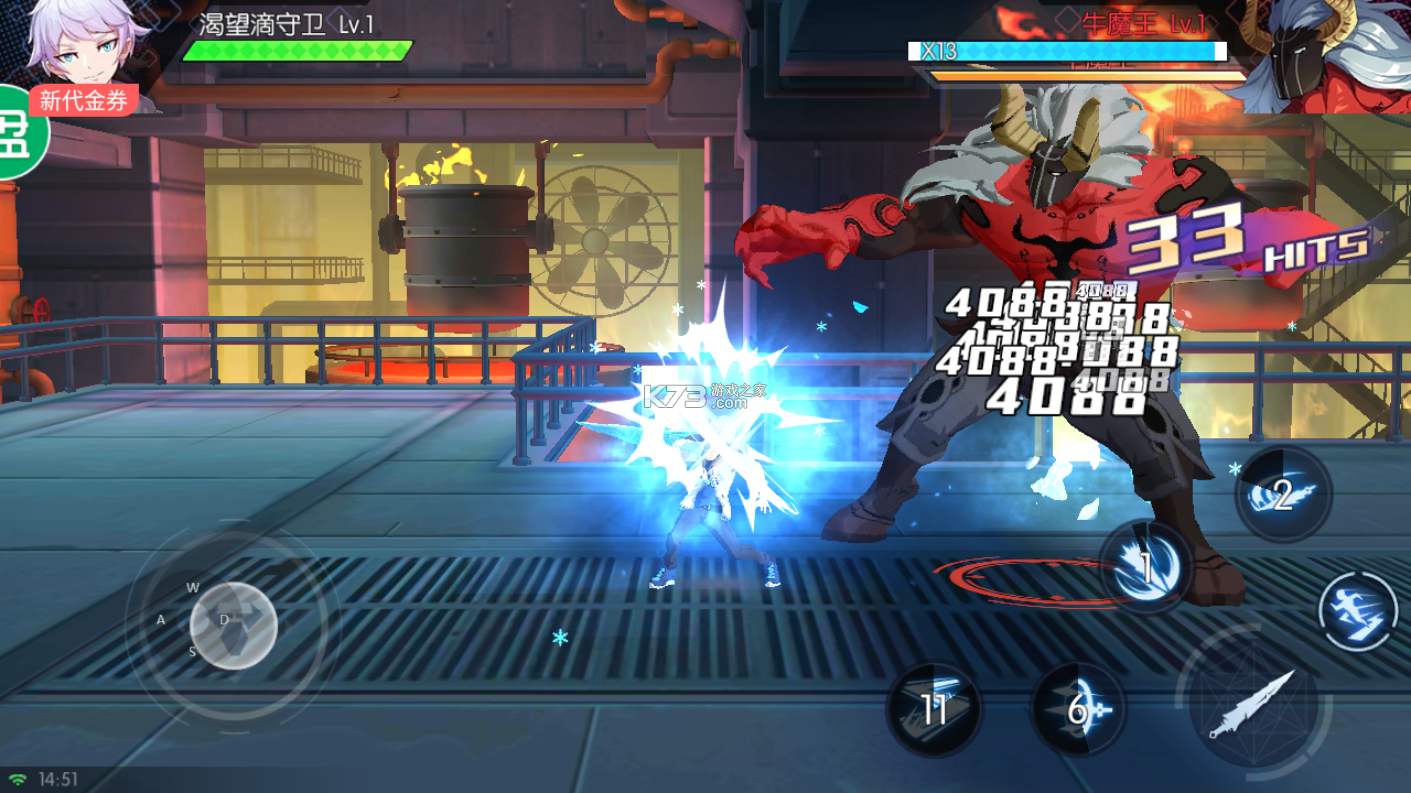
Task: Activate the skill with cooldown 11
Action: pyautogui.click(x=934, y=709)
